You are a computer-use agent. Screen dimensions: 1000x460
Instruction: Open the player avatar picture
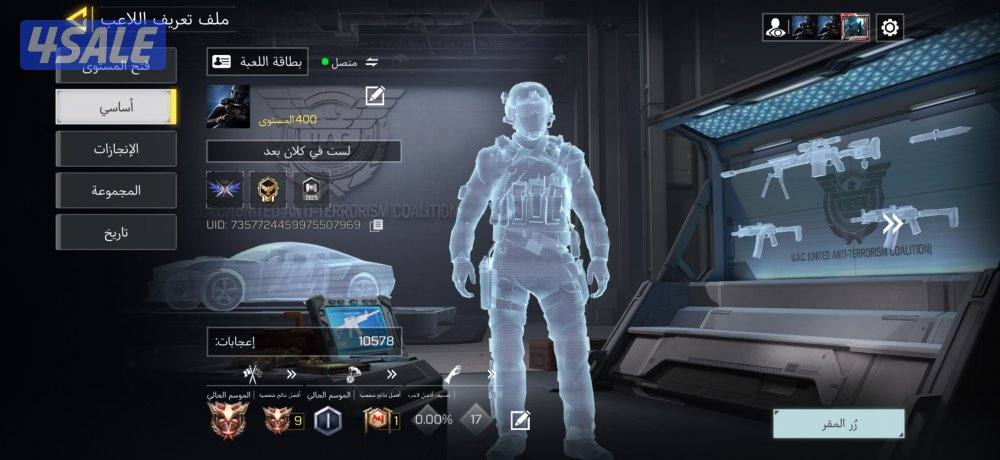coord(228,106)
